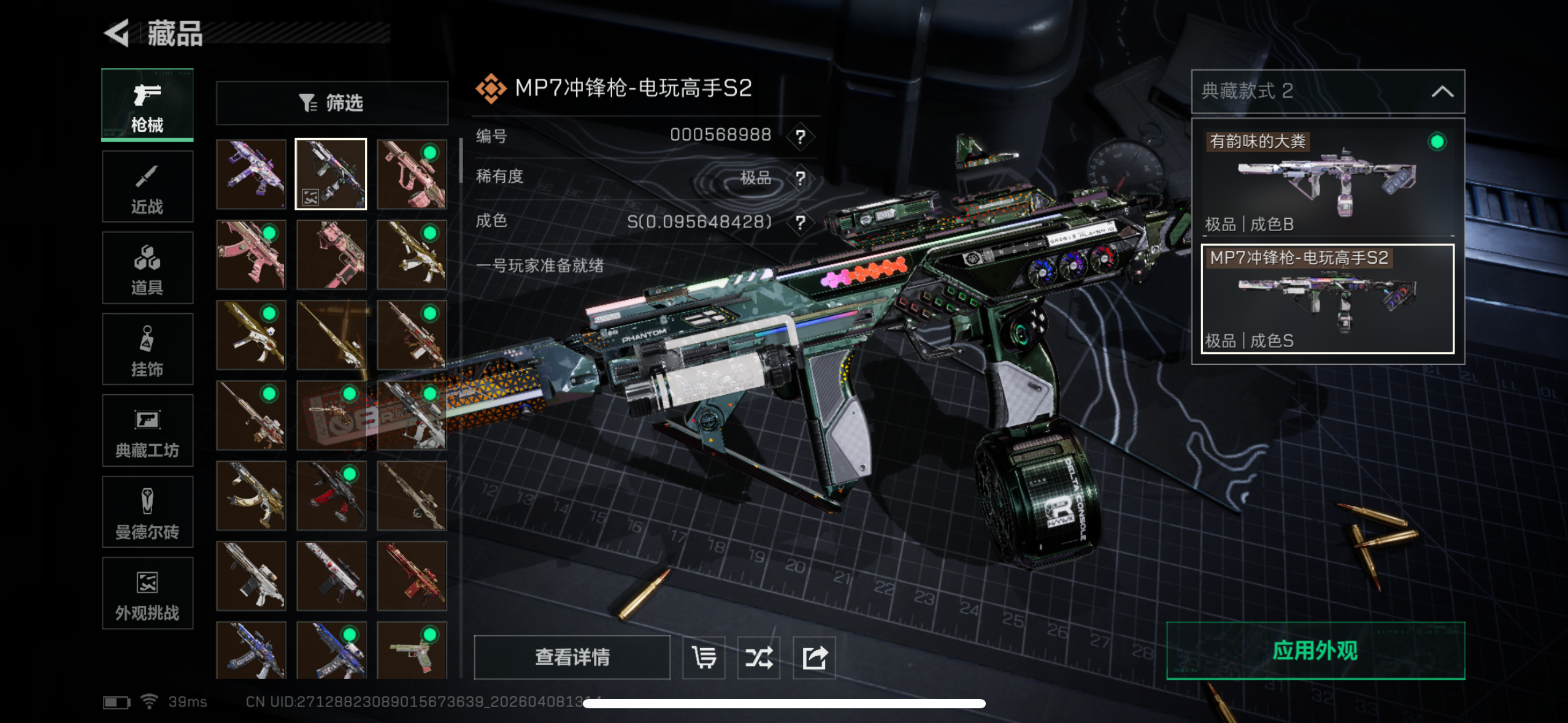The image size is (1568, 723).
Task: Switch to the 枪械 firearms tab
Action: point(147,105)
